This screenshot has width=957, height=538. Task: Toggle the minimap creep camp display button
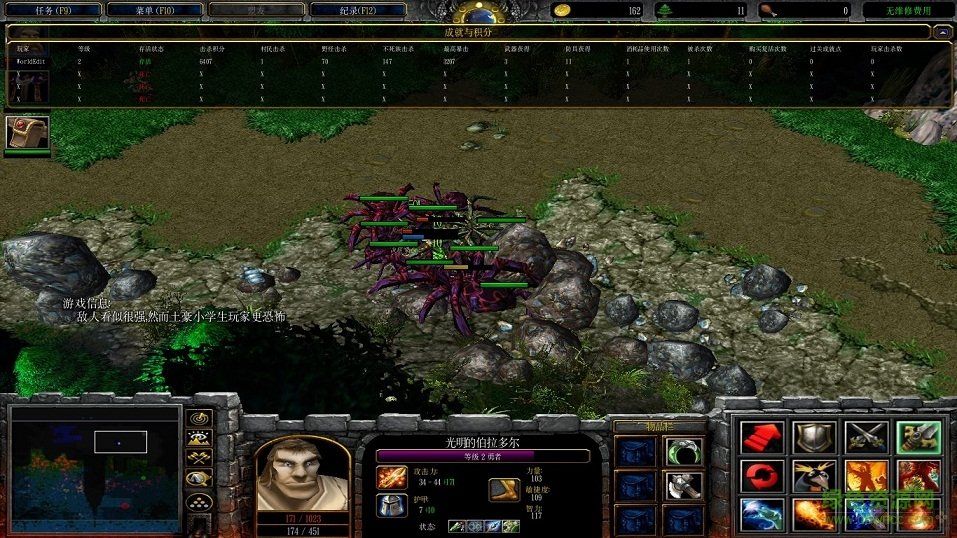[200, 478]
